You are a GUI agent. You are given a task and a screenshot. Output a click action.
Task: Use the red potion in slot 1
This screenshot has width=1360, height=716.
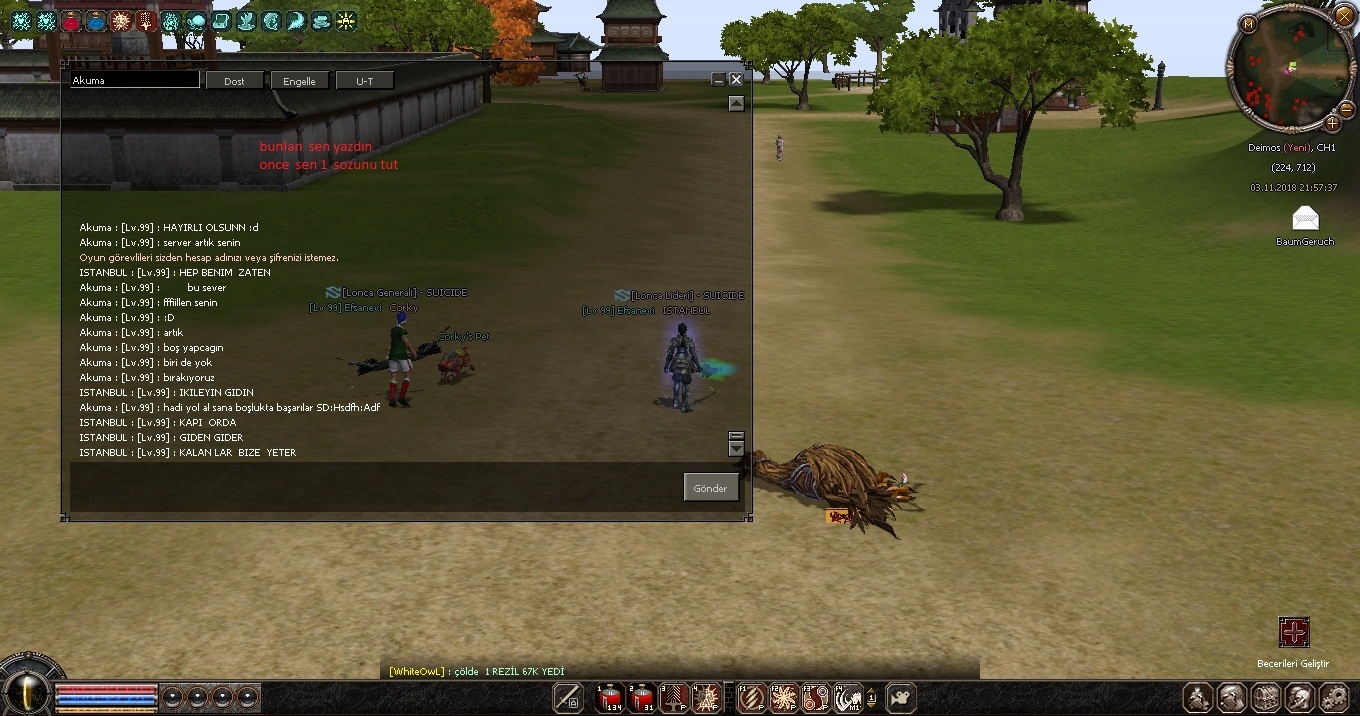(x=609, y=697)
